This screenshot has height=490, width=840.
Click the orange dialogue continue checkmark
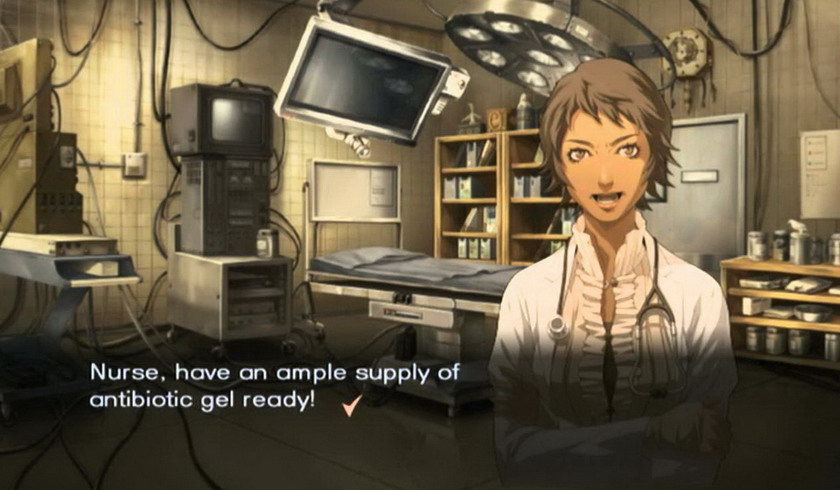[350, 405]
